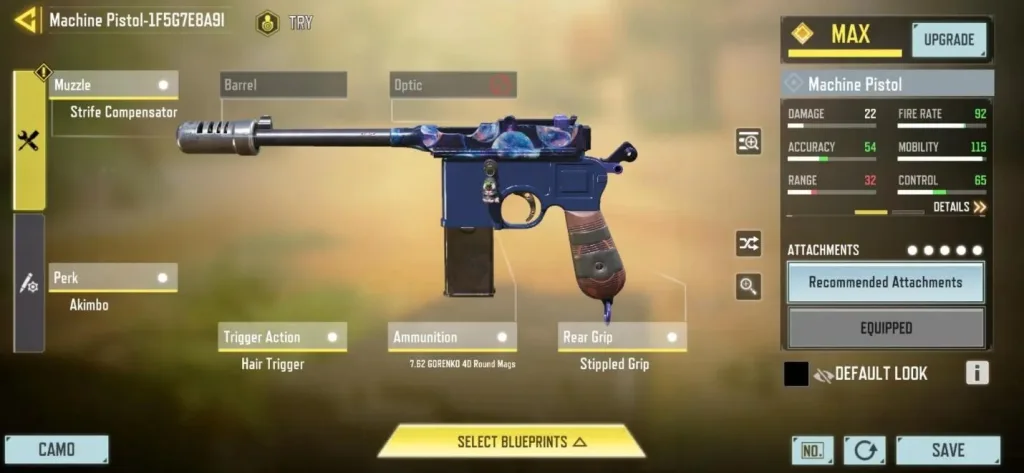
Task: Select the Trigger Action slot
Action: (283, 337)
